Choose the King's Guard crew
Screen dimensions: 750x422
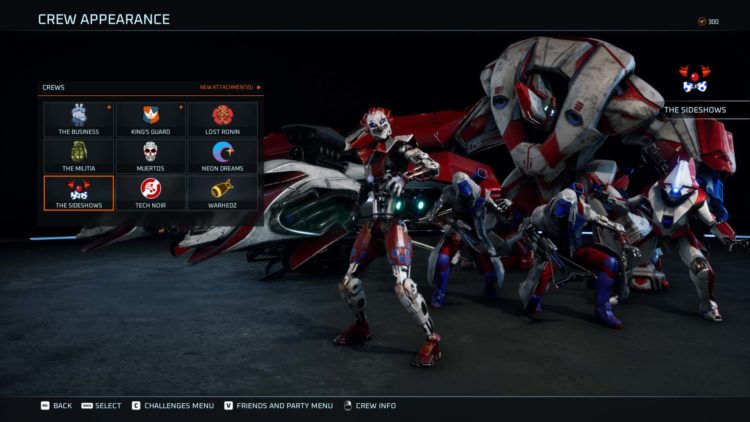click(x=151, y=119)
